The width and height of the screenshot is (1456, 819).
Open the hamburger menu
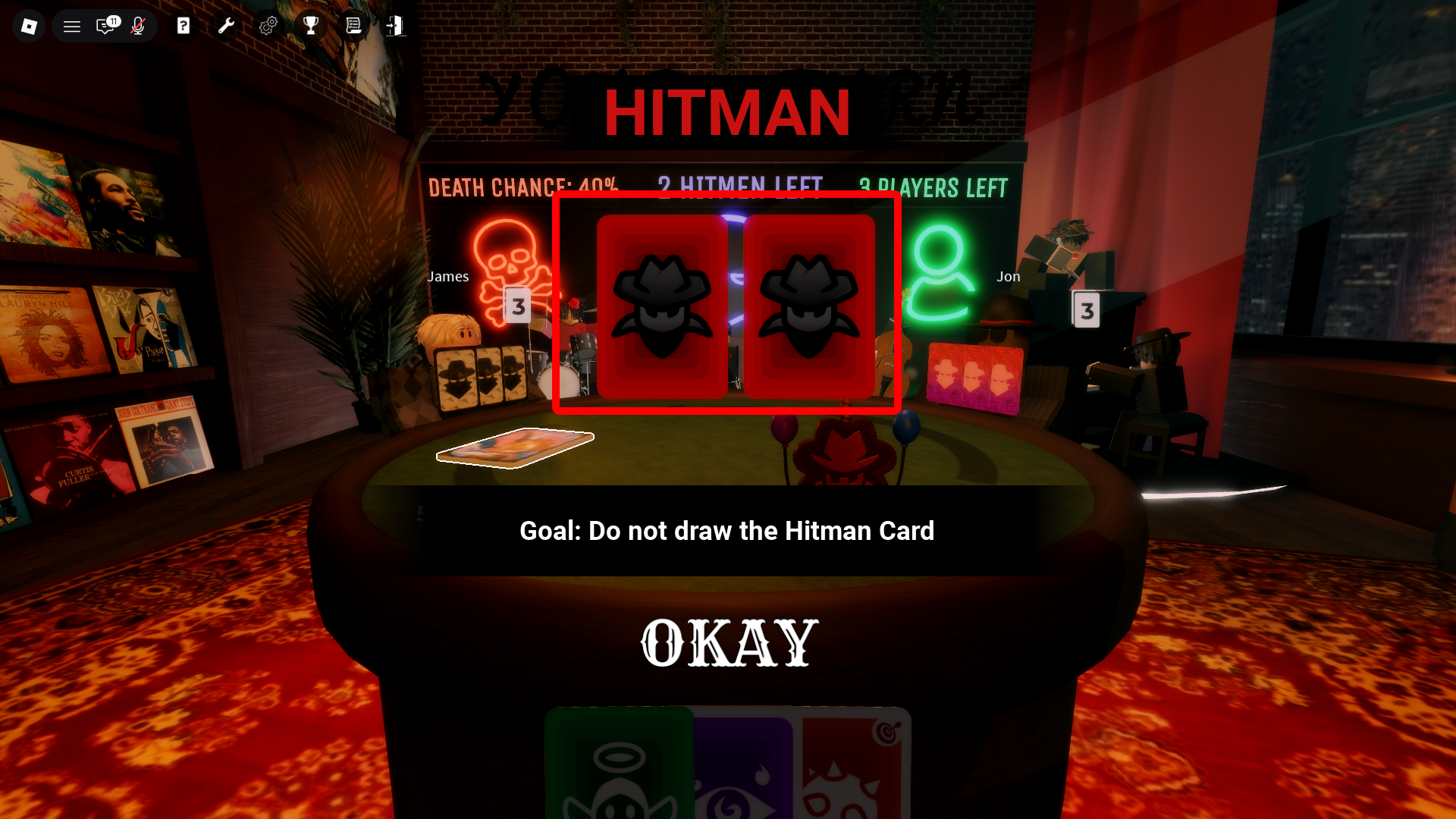click(x=71, y=25)
